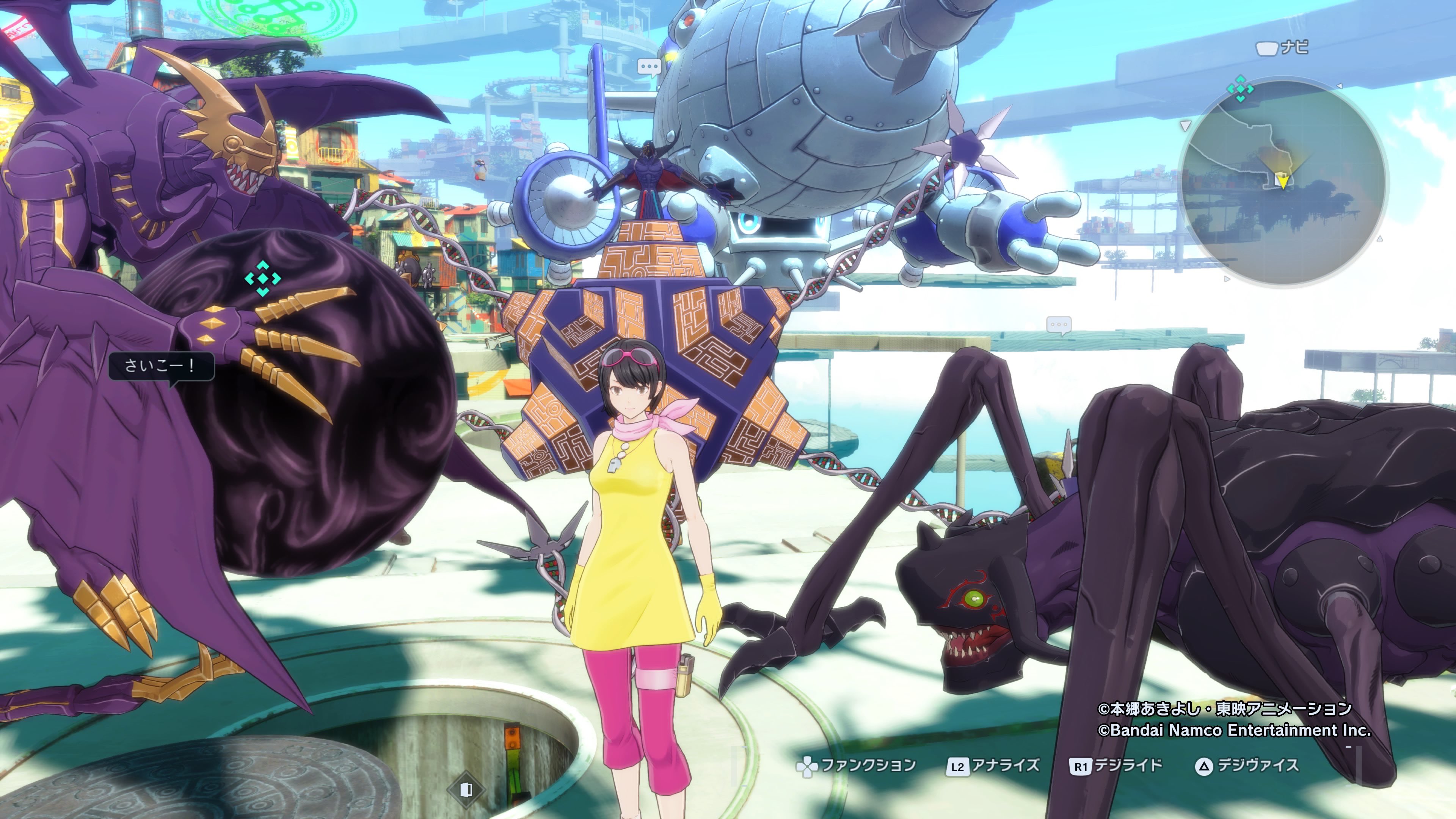Open the faint chat bubble above the spider
The height and width of the screenshot is (819, 1456).
click(x=1058, y=325)
